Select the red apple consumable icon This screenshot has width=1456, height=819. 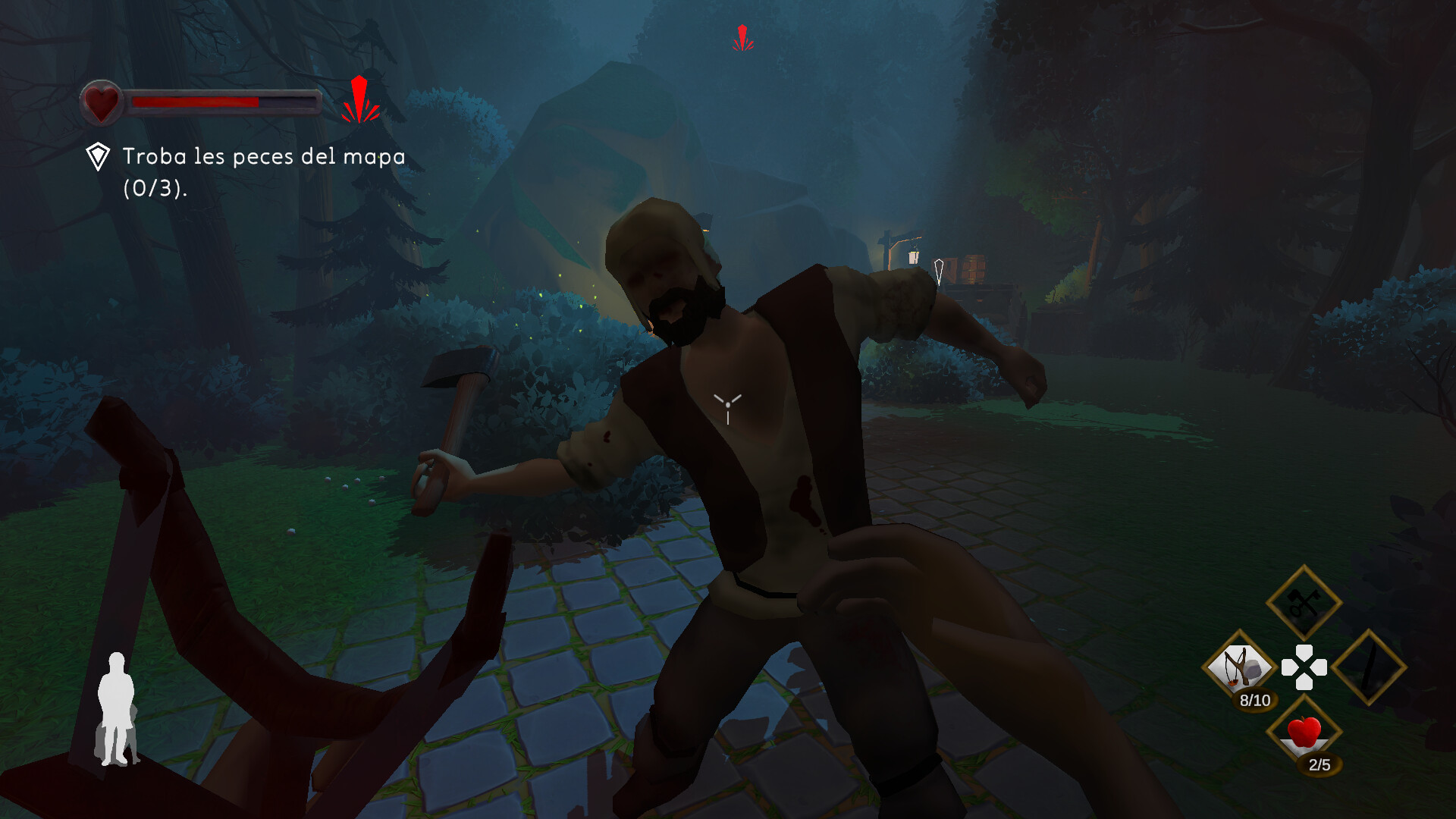click(x=1303, y=732)
